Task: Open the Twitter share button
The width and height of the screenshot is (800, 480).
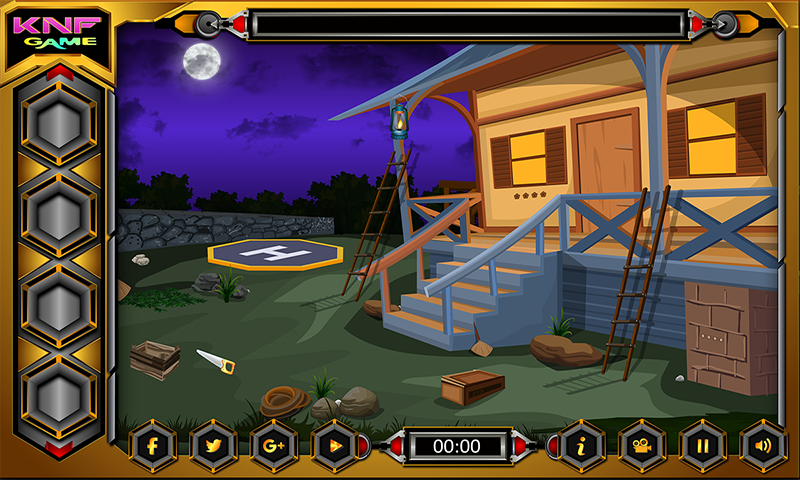Action: pos(213,446)
